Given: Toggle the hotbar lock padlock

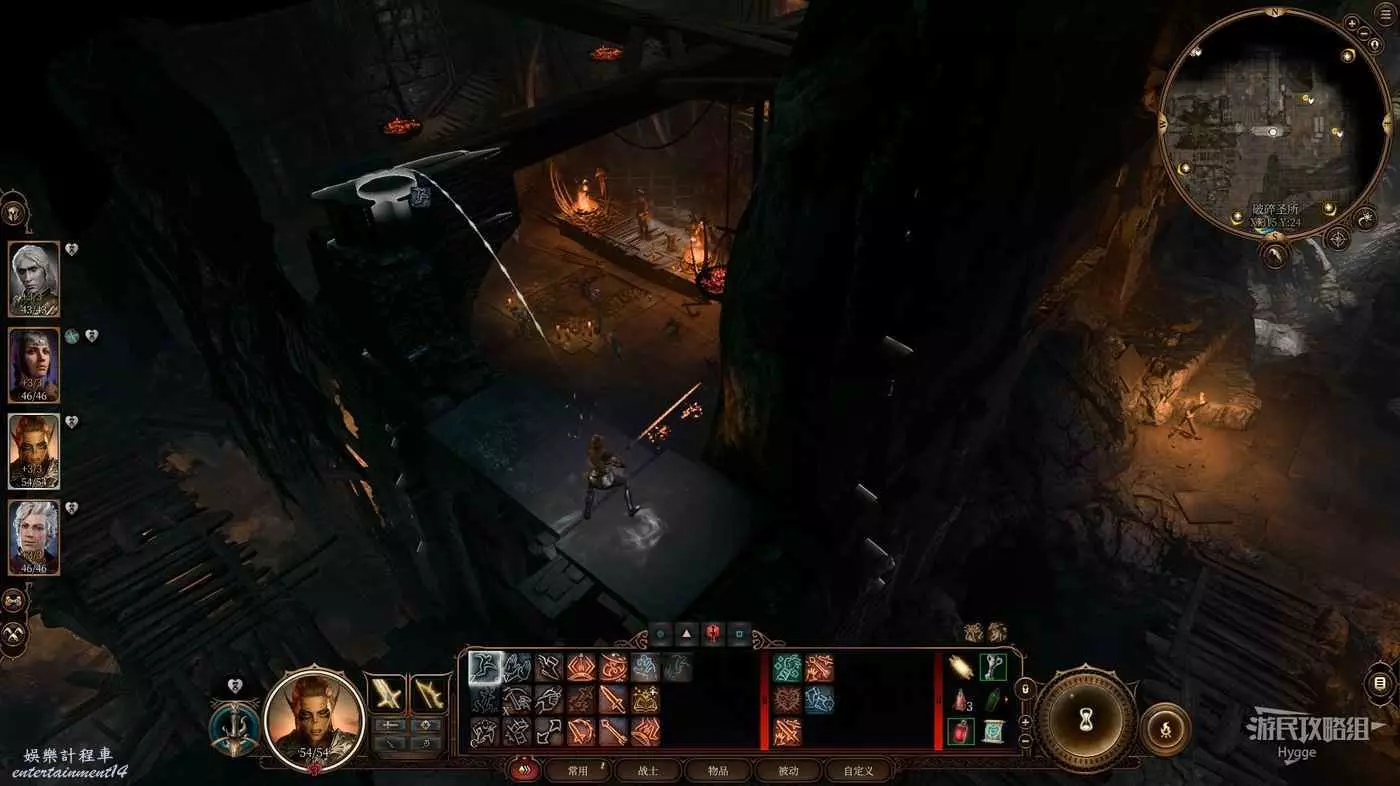Looking at the screenshot, I should [1025, 689].
